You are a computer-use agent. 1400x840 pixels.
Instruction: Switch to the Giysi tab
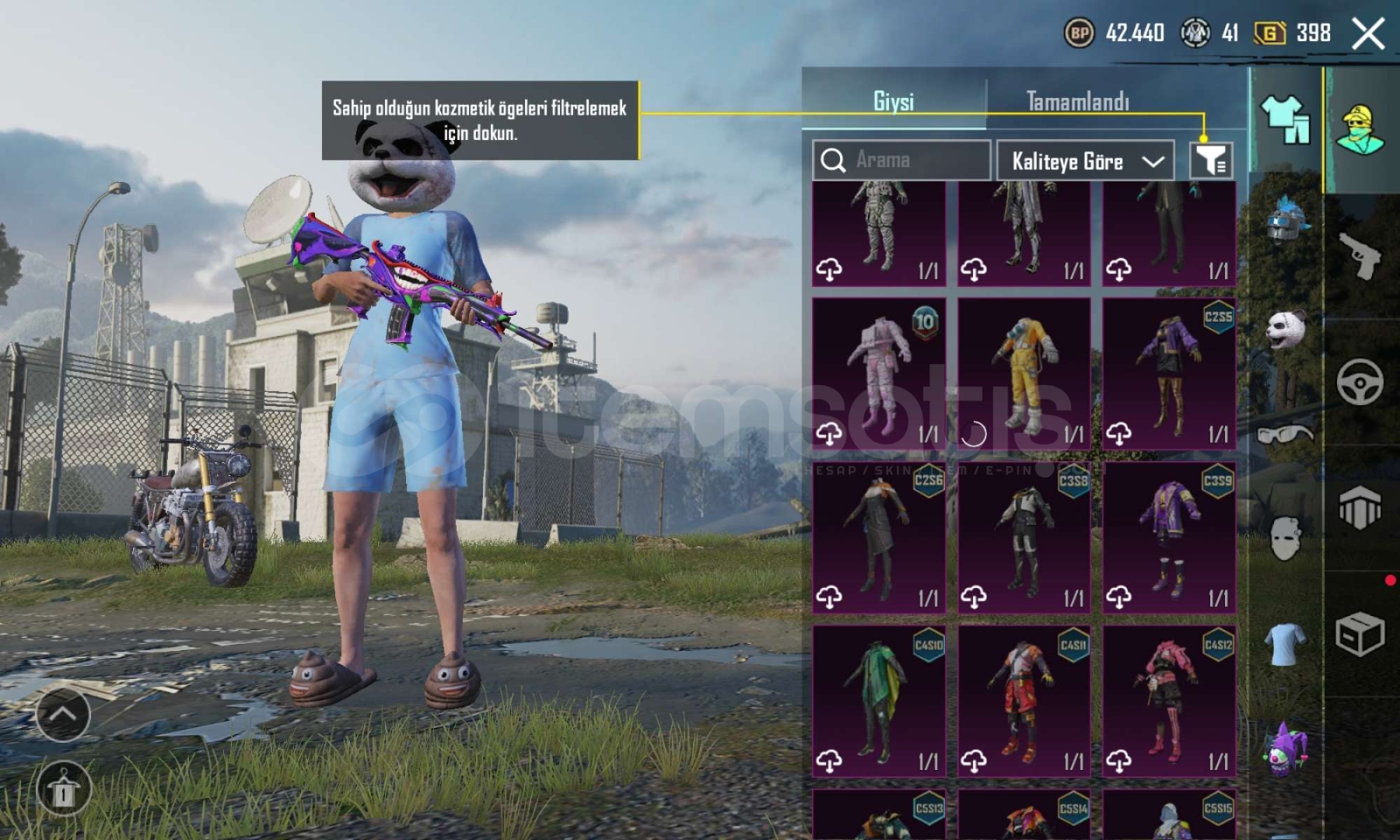tap(894, 101)
